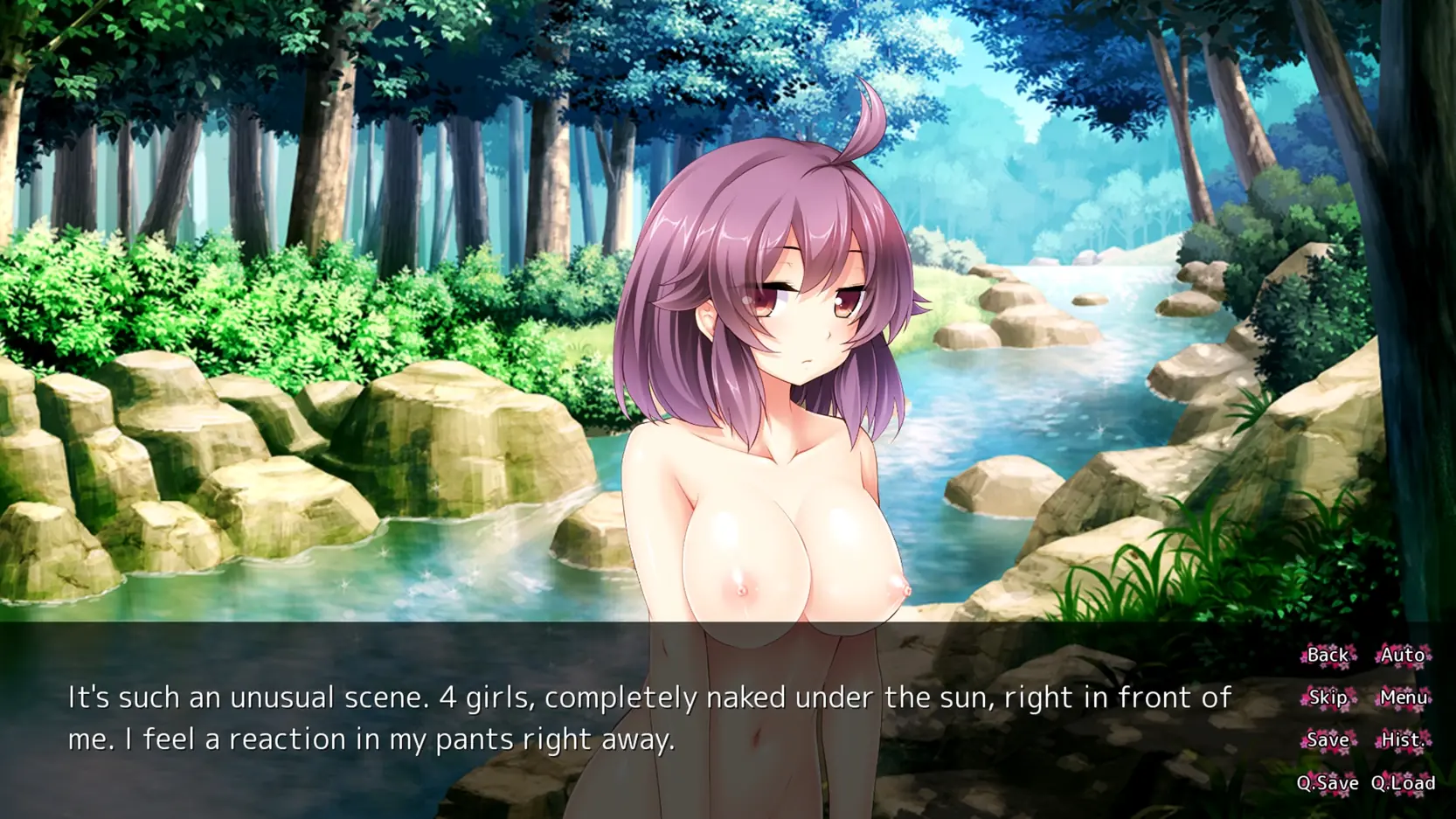
Task: Quick save with Q.Save
Action: point(1327,783)
